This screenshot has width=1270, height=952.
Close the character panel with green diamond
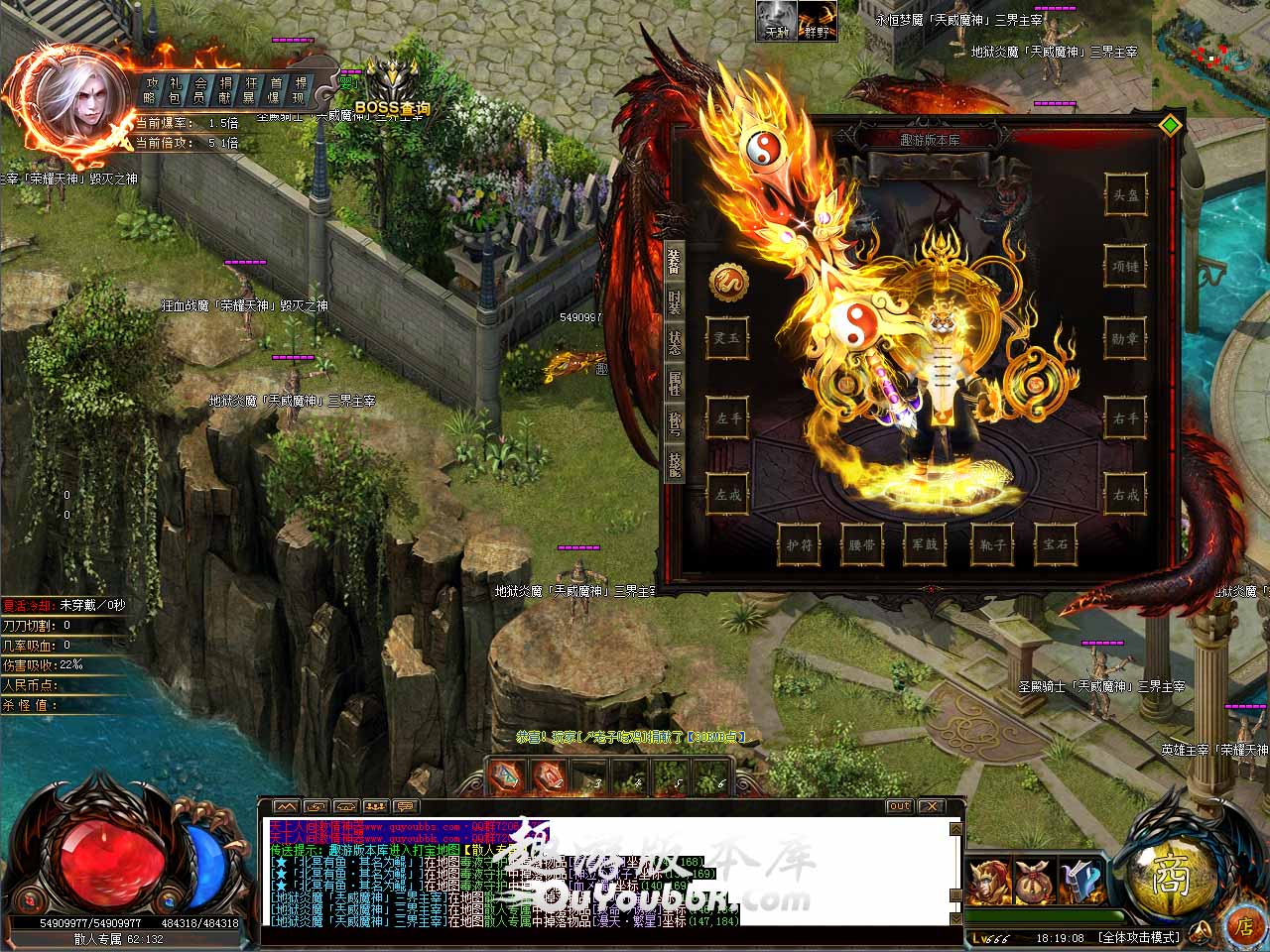(1171, 124)
